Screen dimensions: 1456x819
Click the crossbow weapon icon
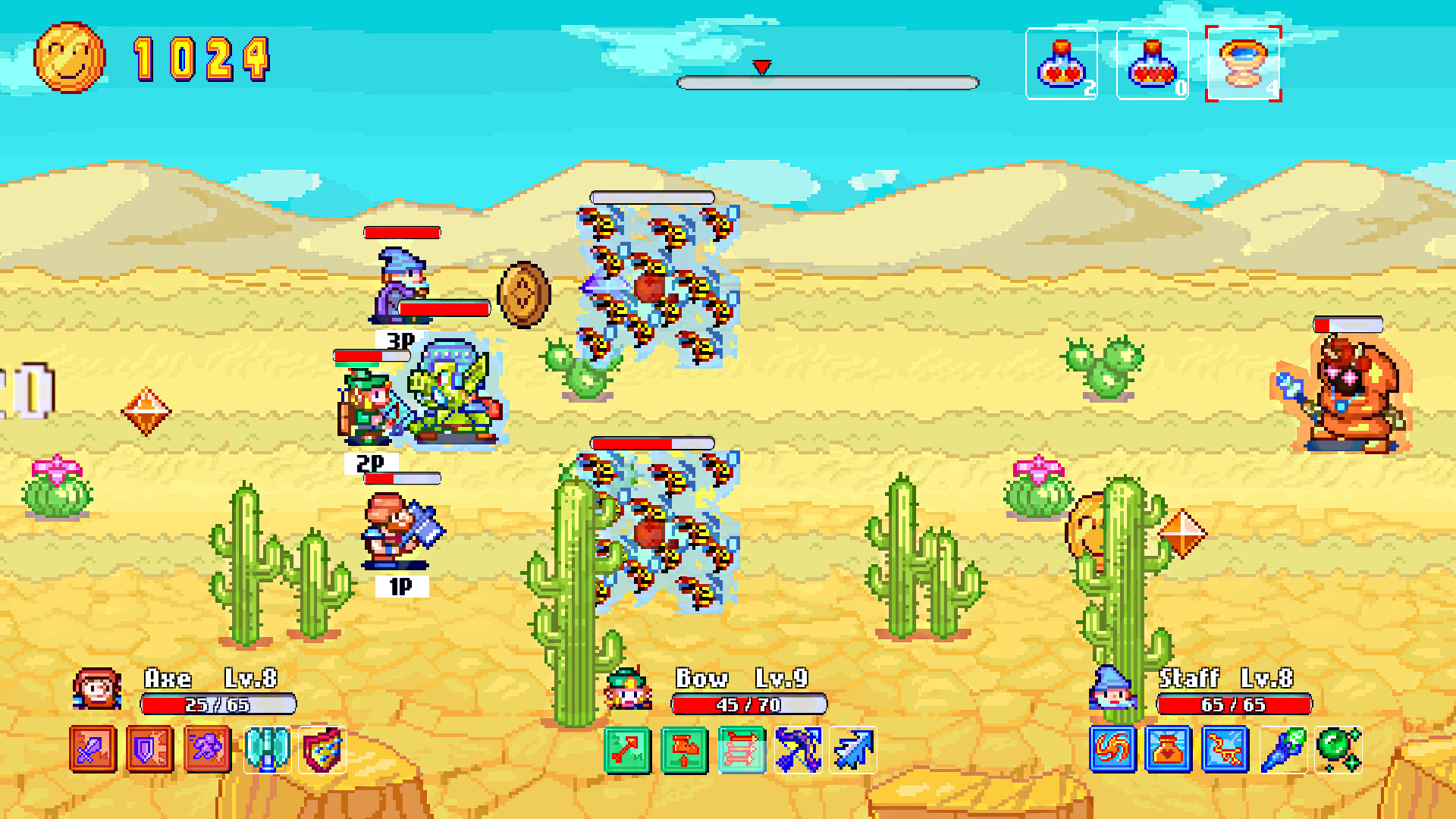point(797,749)
